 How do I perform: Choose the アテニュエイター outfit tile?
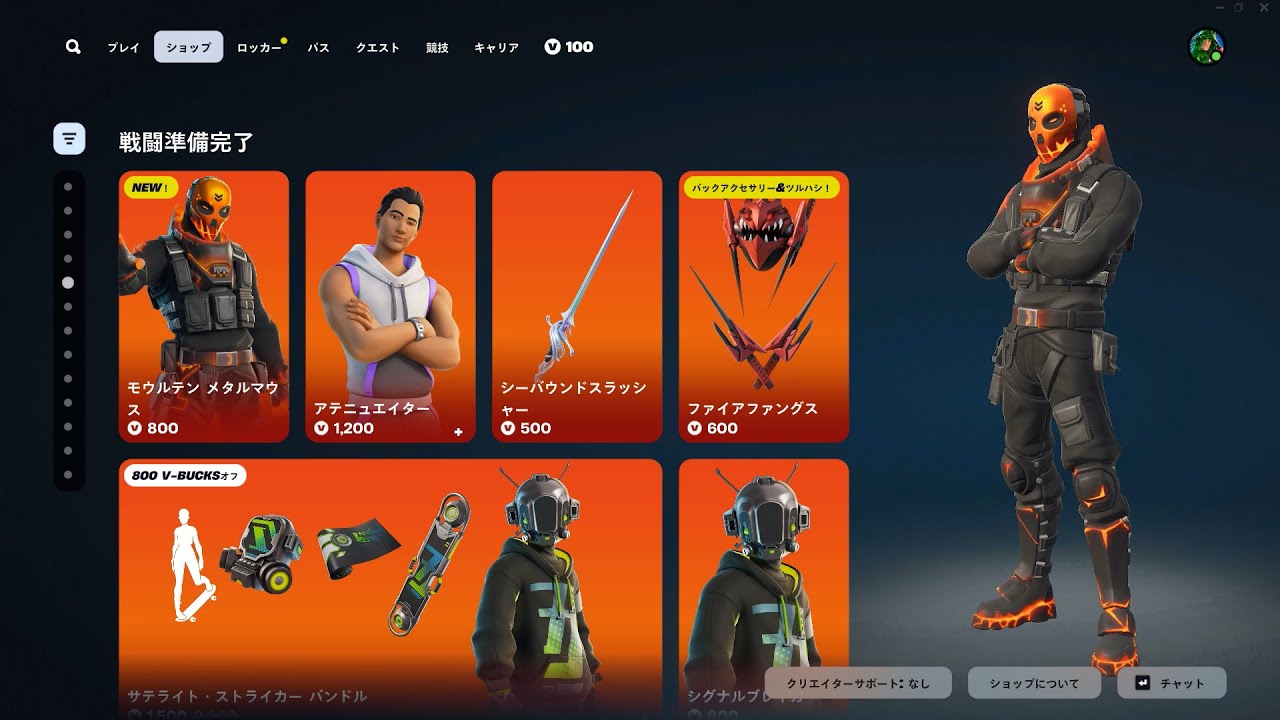coord(390,306)
